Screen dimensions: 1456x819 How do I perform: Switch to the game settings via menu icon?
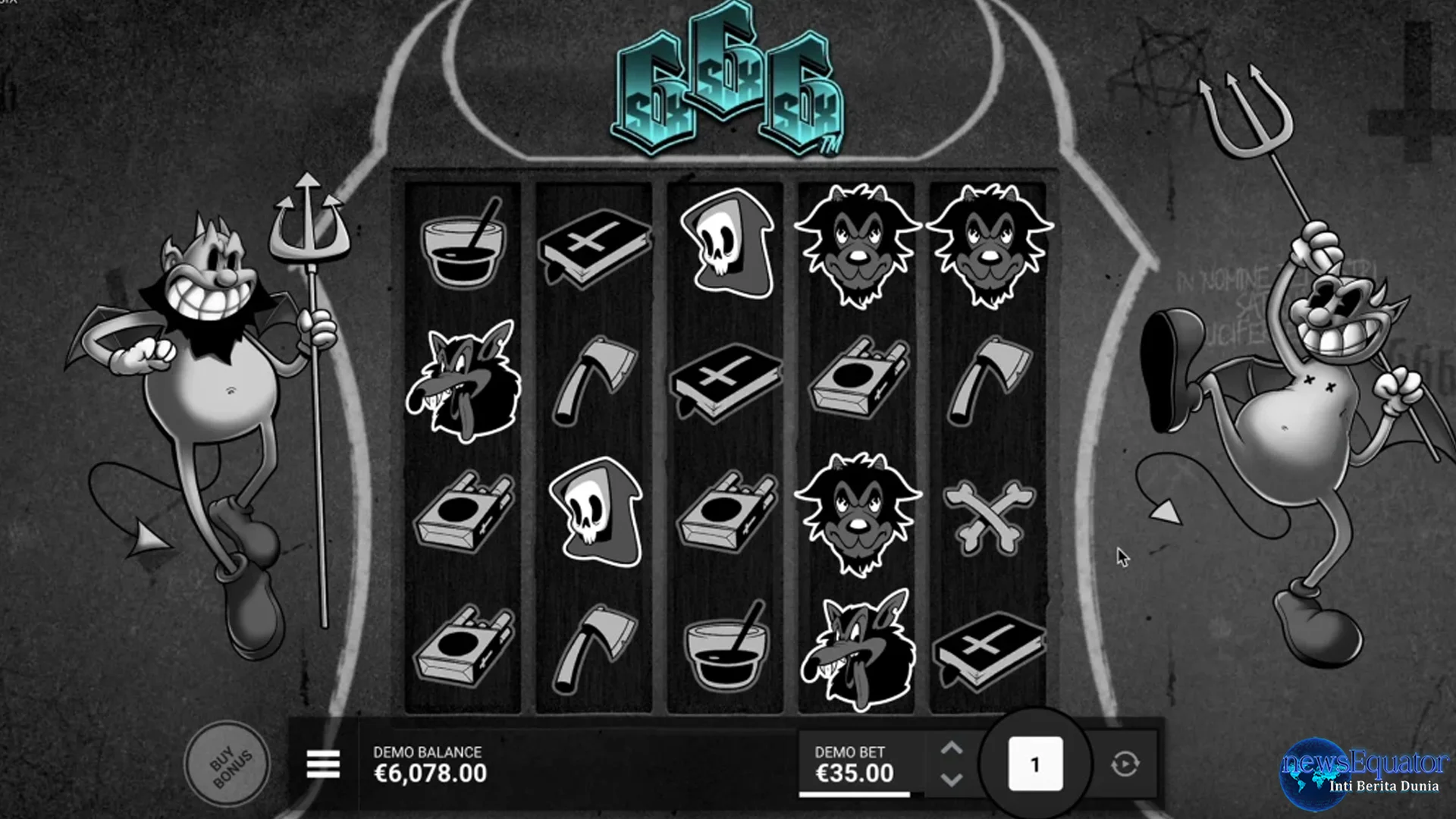pos(324,764)
